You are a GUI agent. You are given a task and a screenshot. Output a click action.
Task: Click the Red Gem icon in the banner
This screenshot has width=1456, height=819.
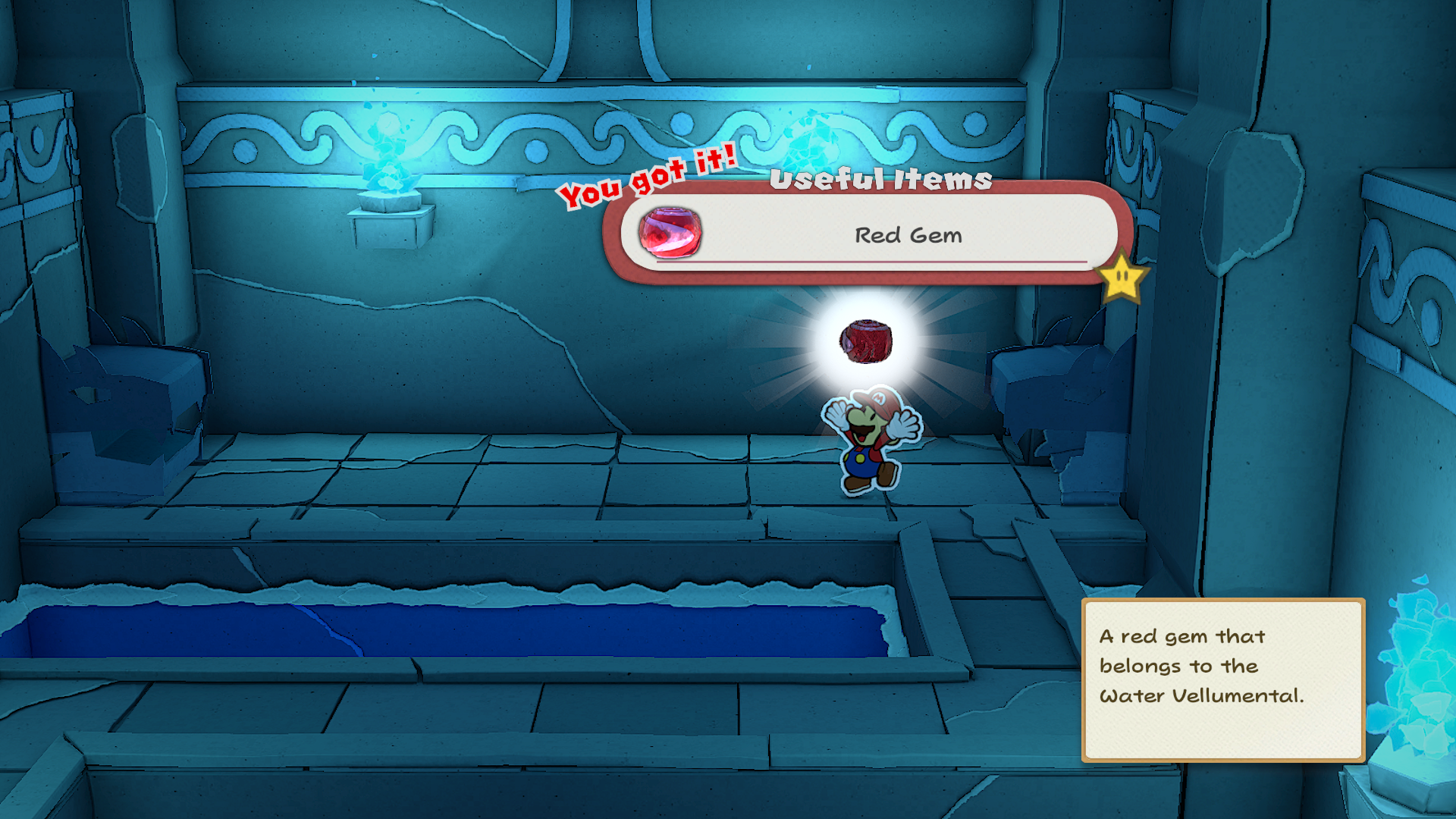pos(670,232)
